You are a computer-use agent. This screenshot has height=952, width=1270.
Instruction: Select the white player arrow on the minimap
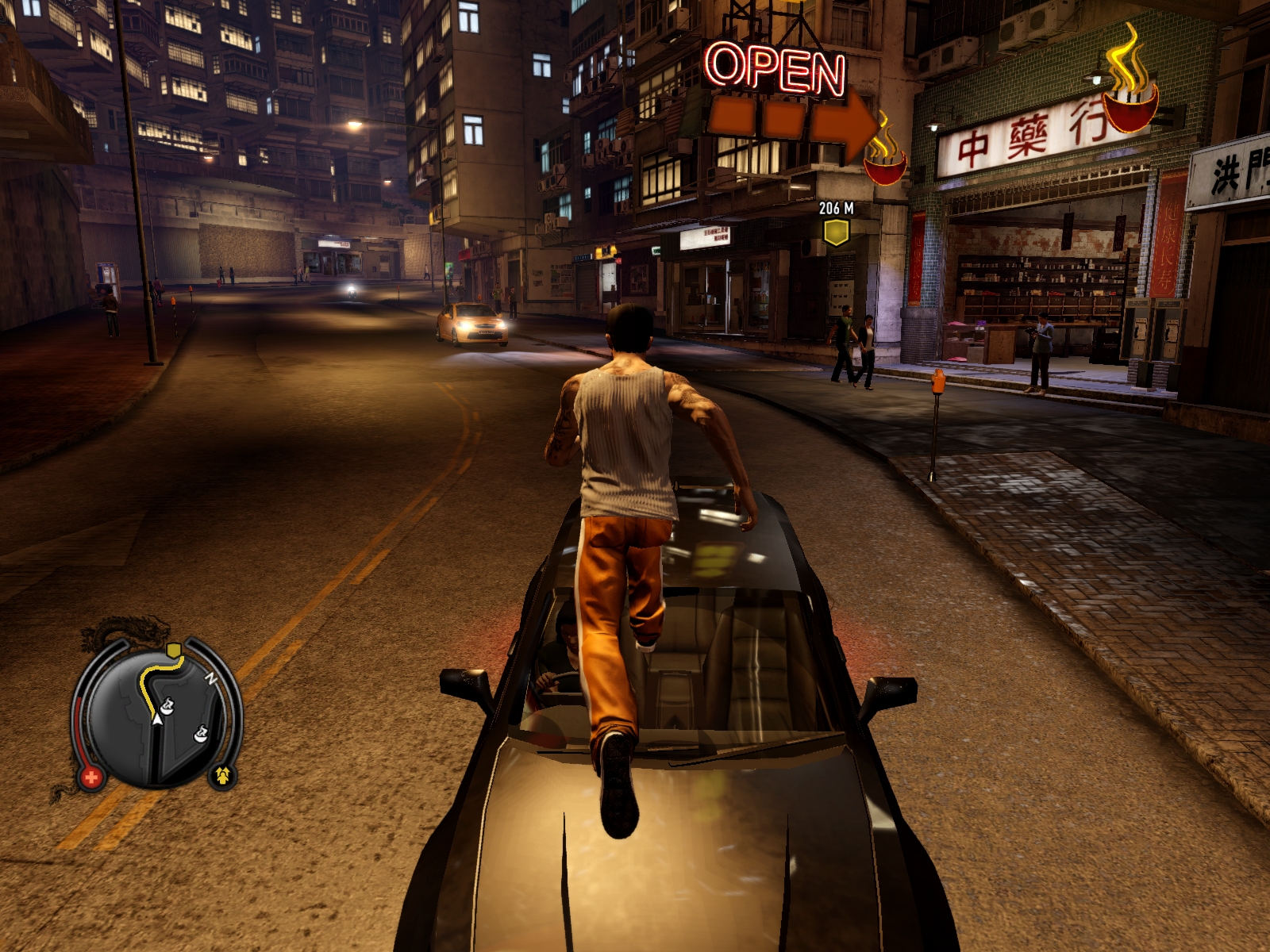(157, 719)
